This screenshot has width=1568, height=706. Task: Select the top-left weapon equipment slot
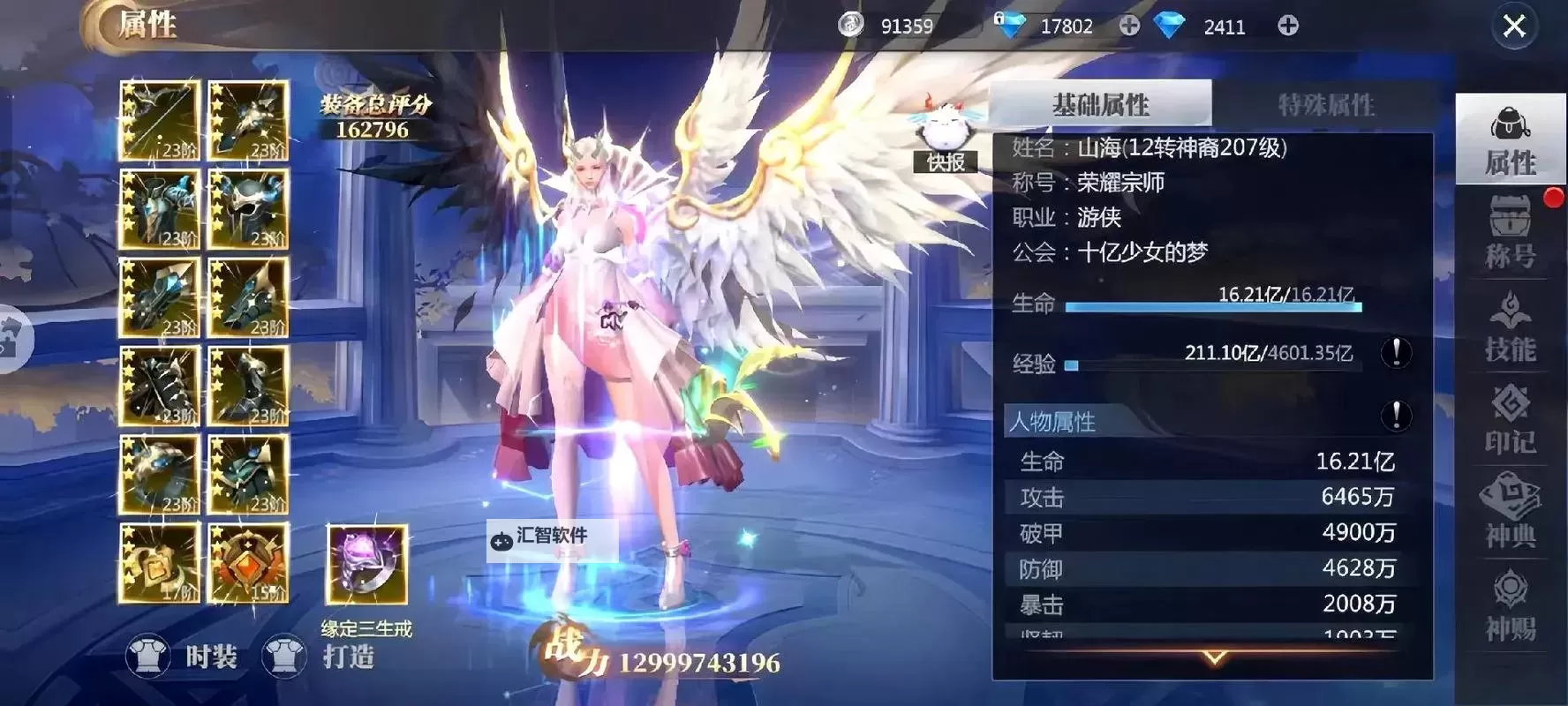tap(159, 121)
